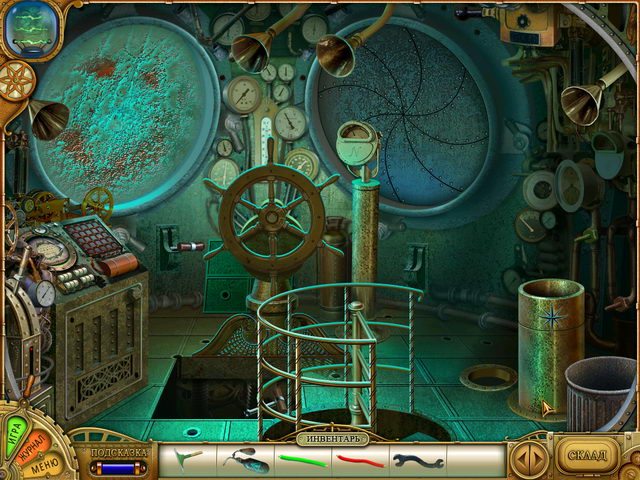Open the СКЛАД storage button
Viewport: 640px width, 480px height.
click(x=587, y=456)
